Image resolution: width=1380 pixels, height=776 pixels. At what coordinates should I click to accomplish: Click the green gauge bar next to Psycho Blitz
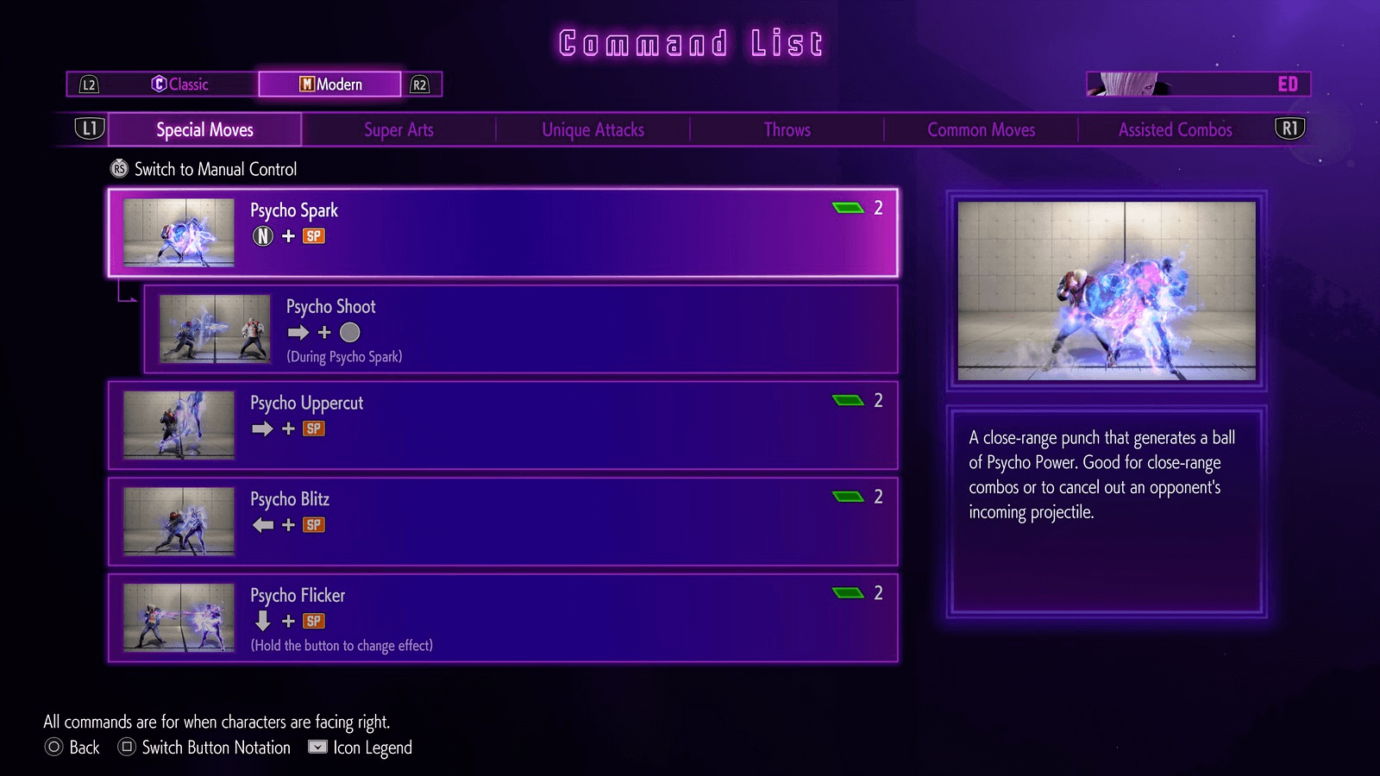click(848, 496)
